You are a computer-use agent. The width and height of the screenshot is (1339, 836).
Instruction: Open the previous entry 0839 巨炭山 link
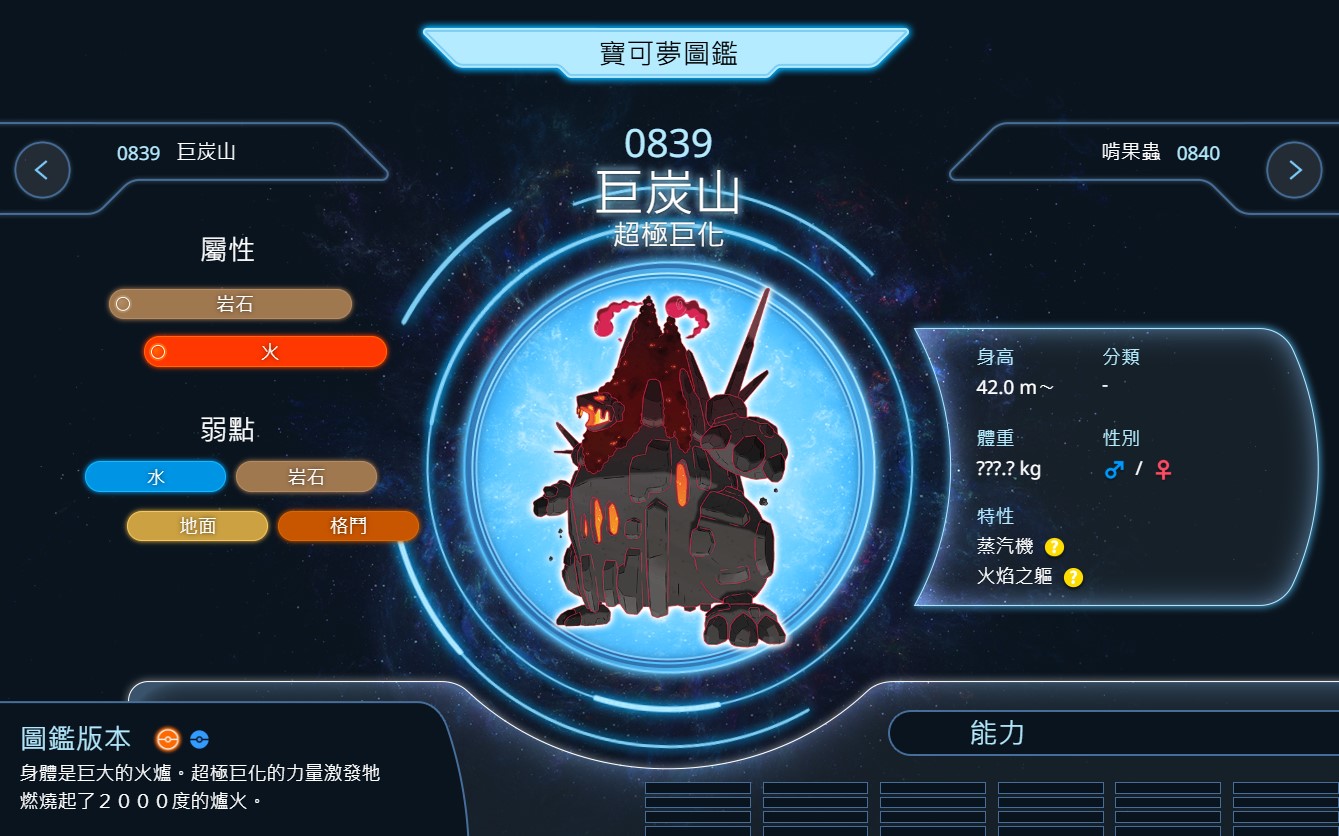click(x=177, y=153)
